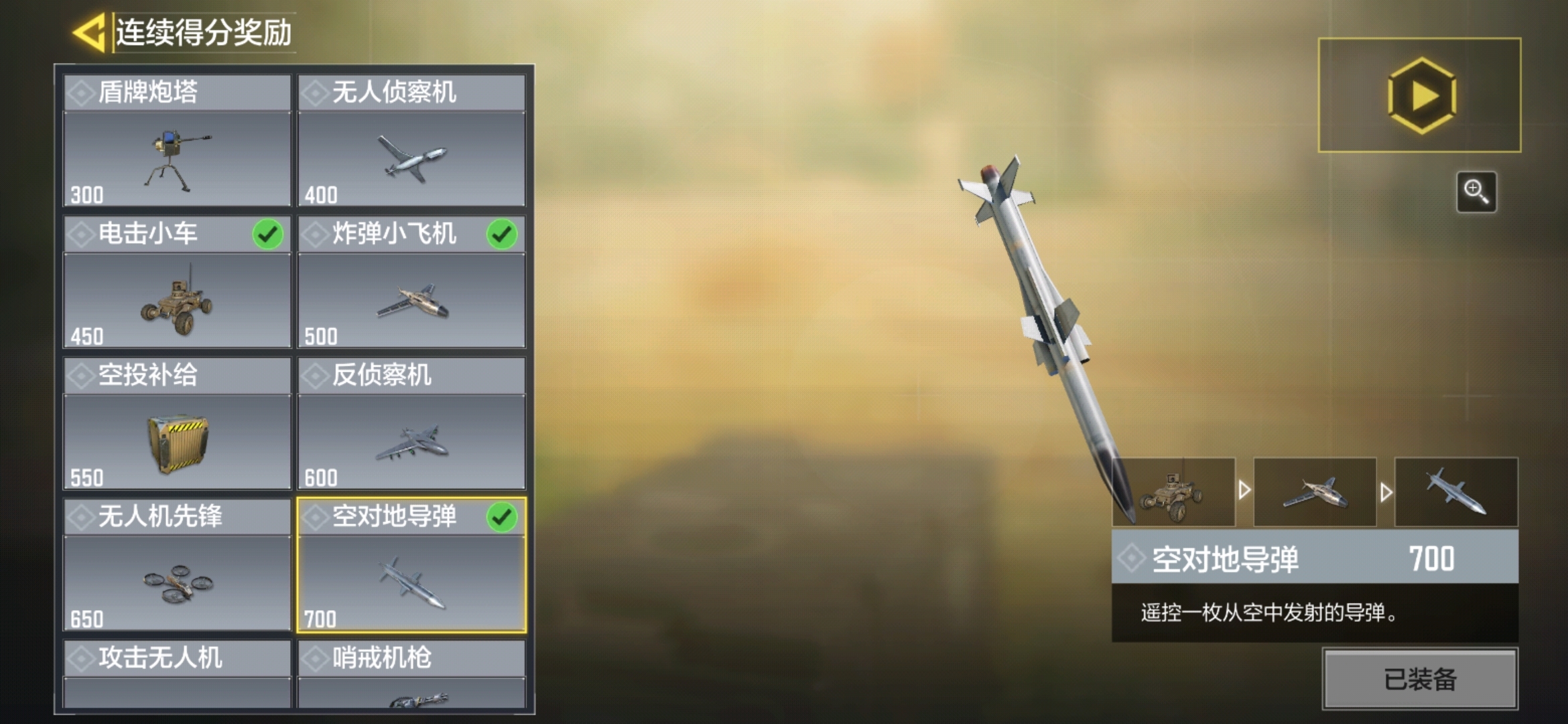Open the magnifier zoom view
This screenshot has height=724, width=1568.
click(x=1476, y=192)
